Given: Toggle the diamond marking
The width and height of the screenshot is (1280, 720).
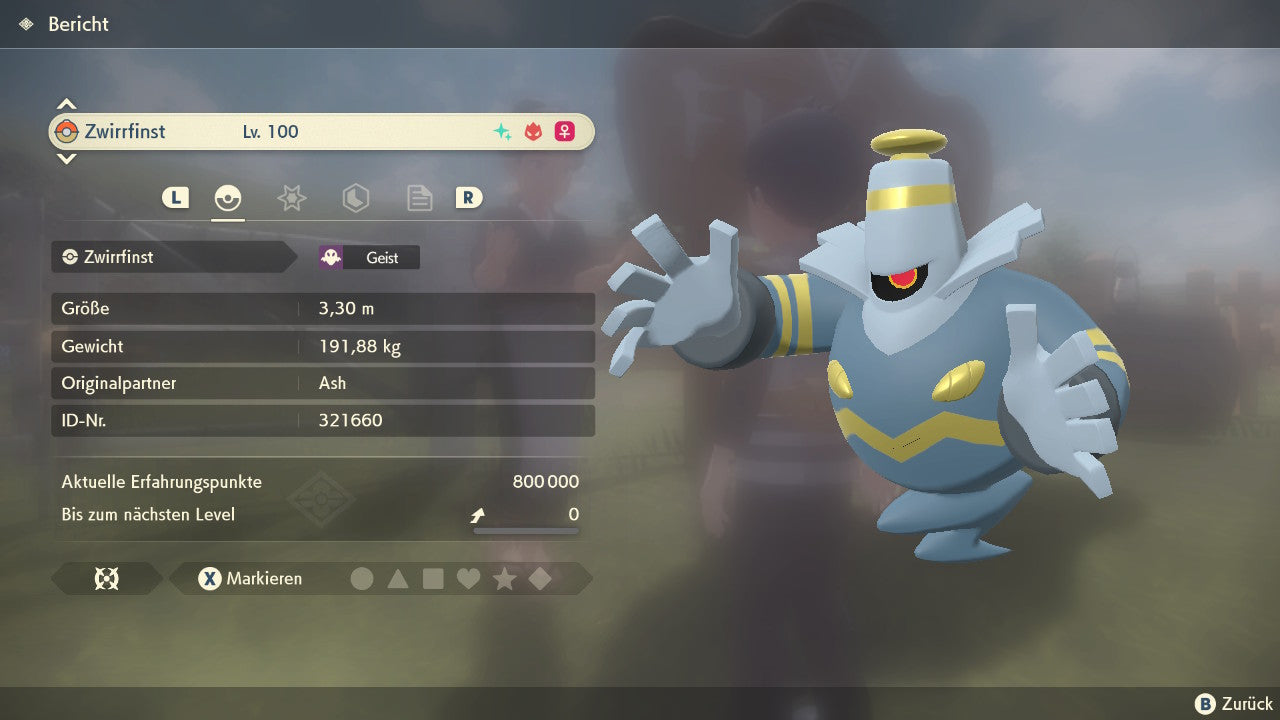Looking at the screenshot, I should click(540, 579).
